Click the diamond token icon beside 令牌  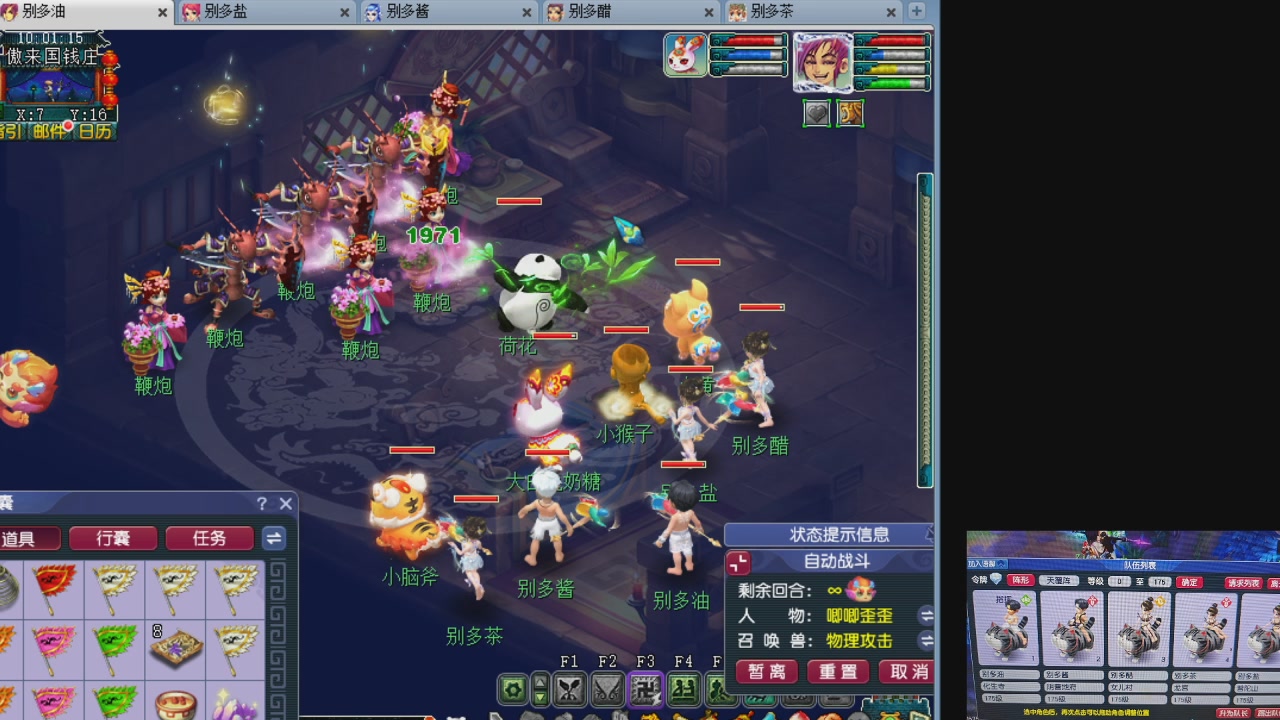point(997,577)
